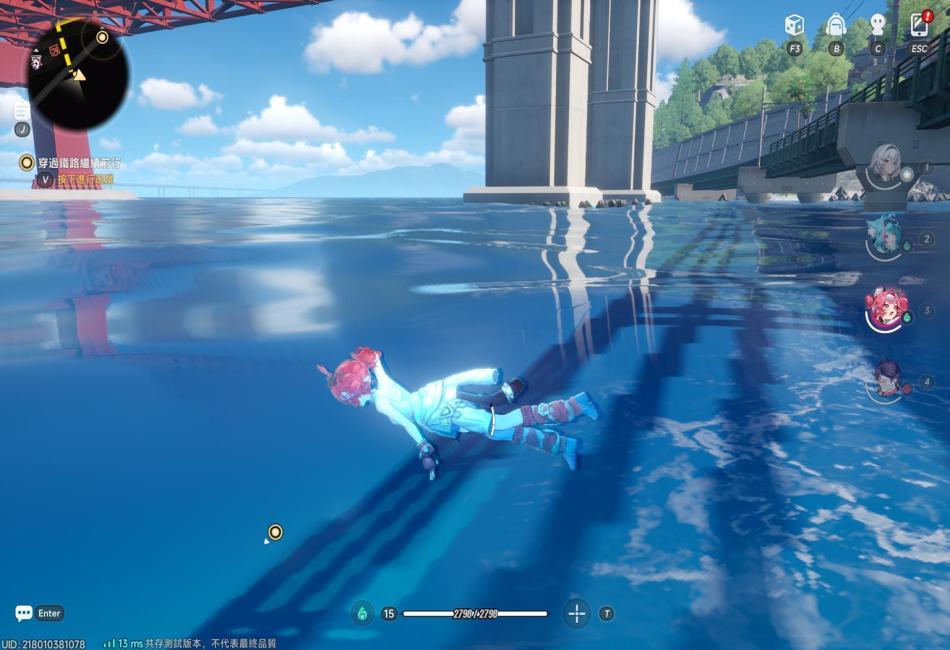Click the green flame element icon
Screen dimensions: 950x650
pyautogui.click(x=362, y=613)
